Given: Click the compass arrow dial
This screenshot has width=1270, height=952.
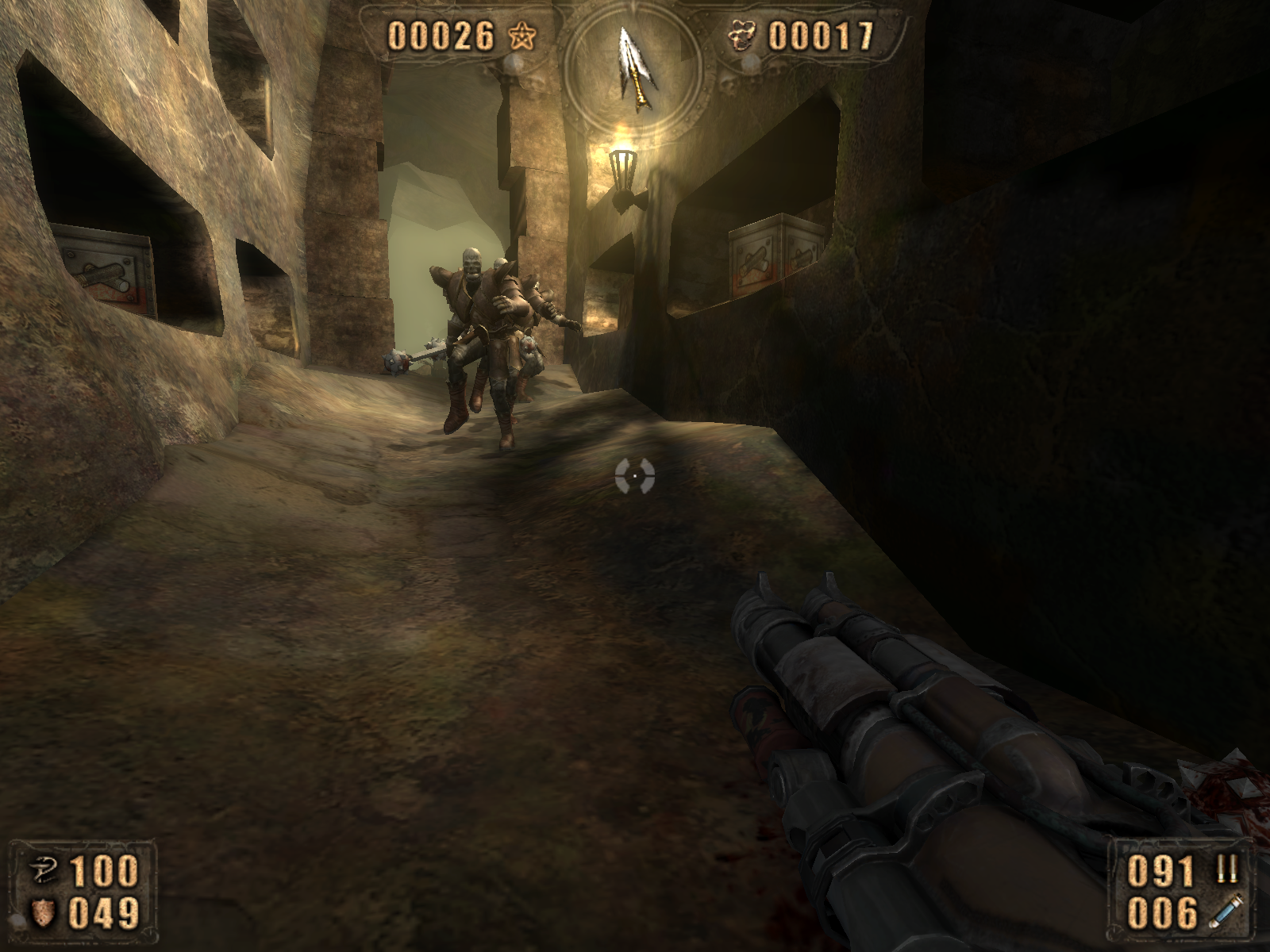Looking at the screenshot, I should pos(634,67).
